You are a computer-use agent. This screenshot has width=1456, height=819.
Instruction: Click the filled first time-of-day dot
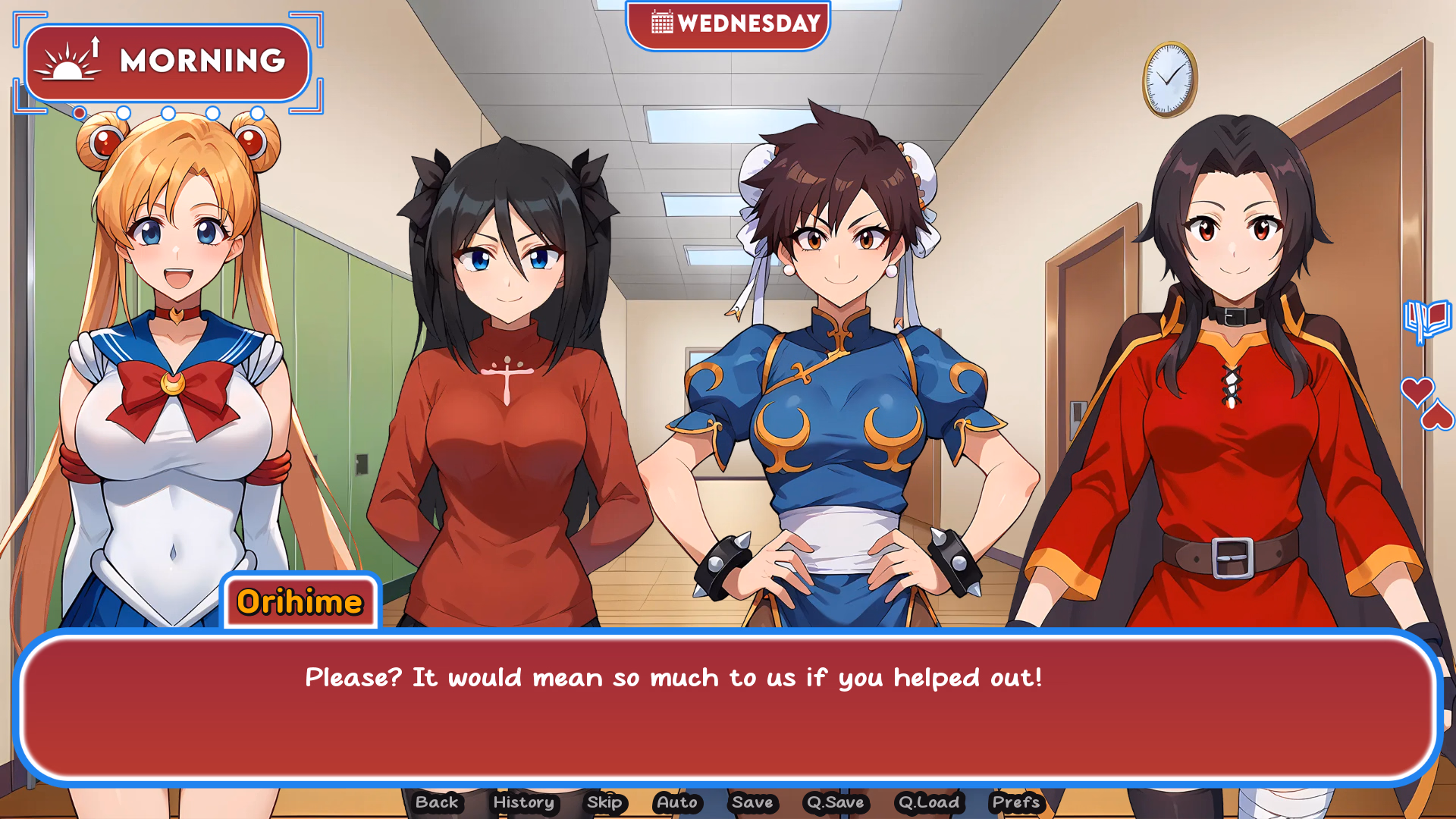79,113
